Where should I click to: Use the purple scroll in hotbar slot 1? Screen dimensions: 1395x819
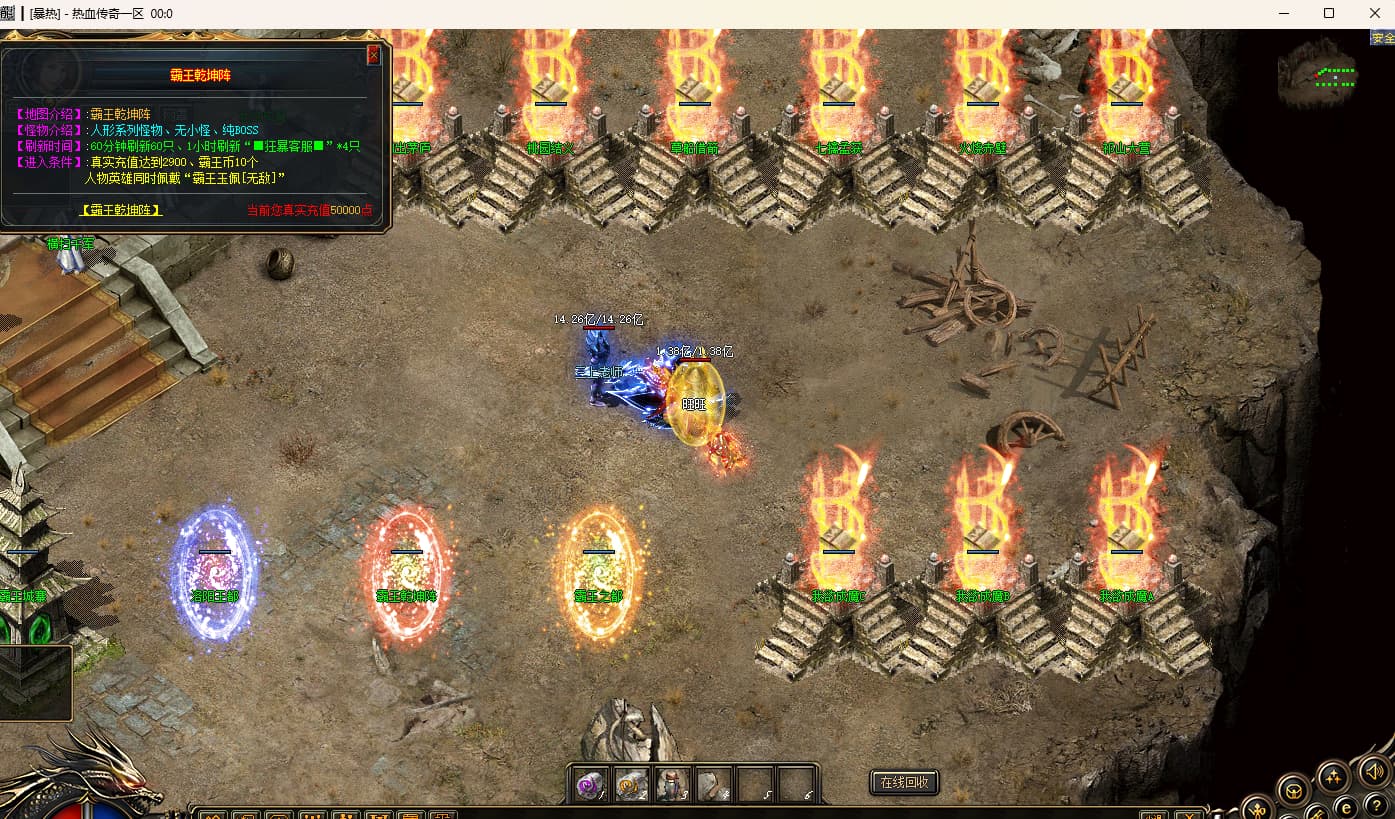coord(591,785)
